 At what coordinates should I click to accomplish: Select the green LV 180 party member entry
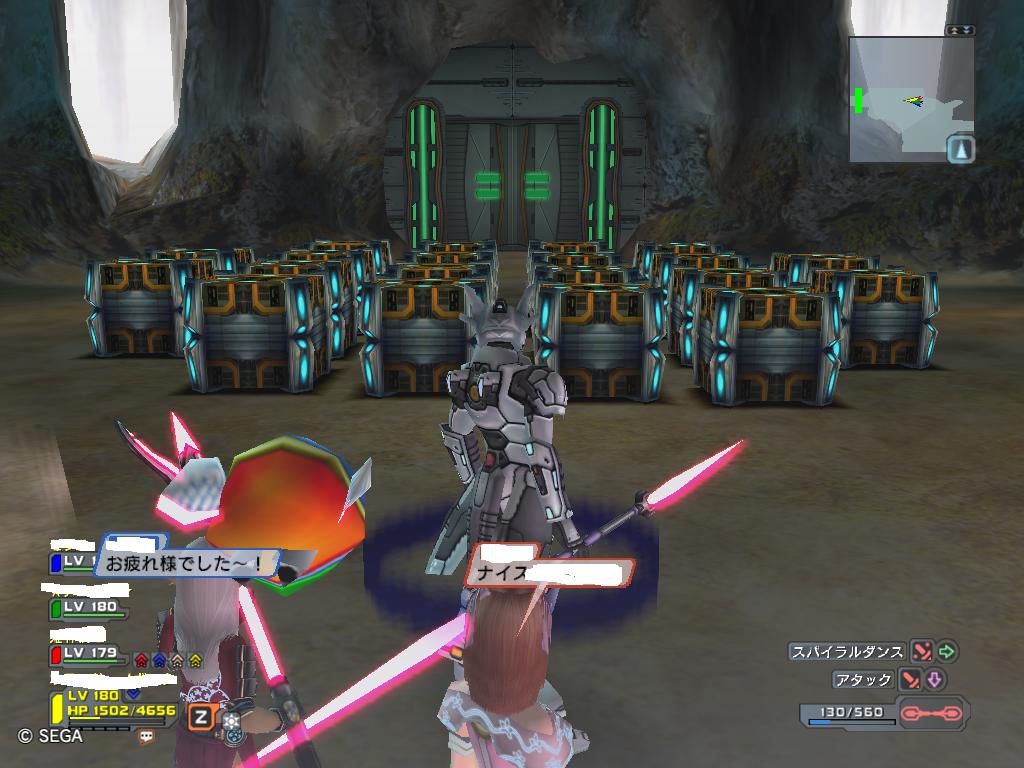90,607
